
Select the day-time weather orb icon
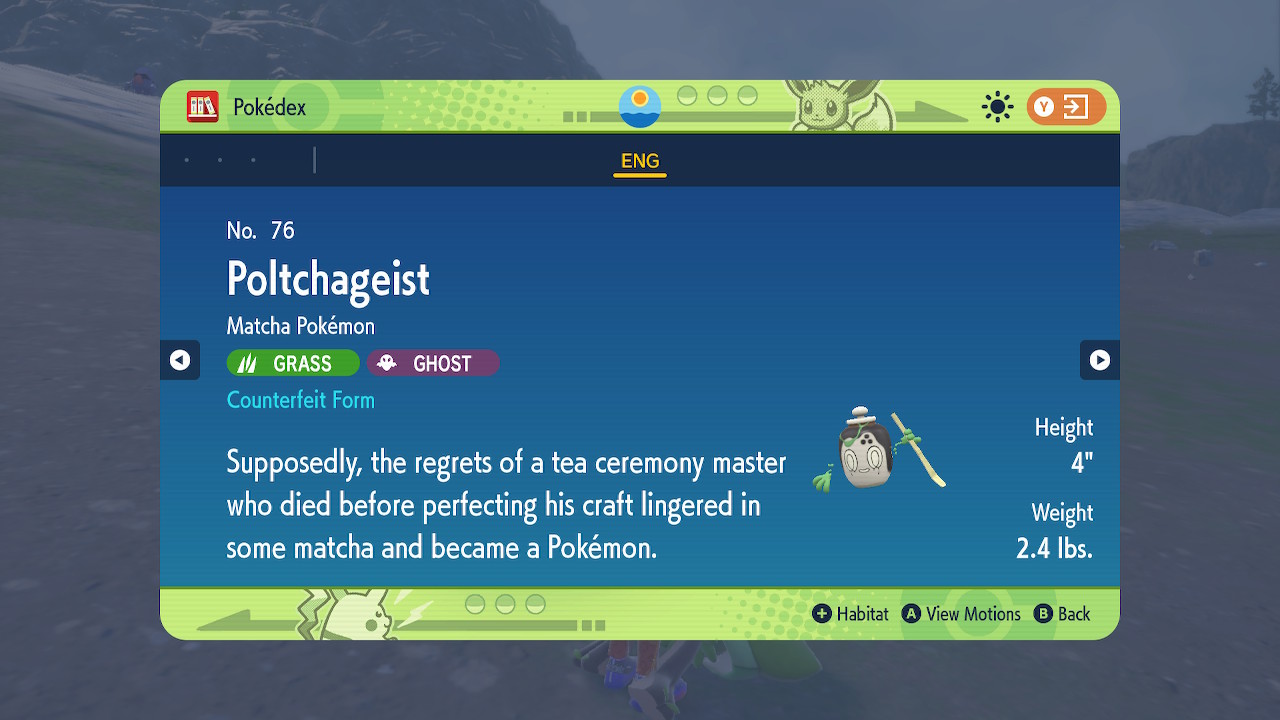(x=639, y=104)
